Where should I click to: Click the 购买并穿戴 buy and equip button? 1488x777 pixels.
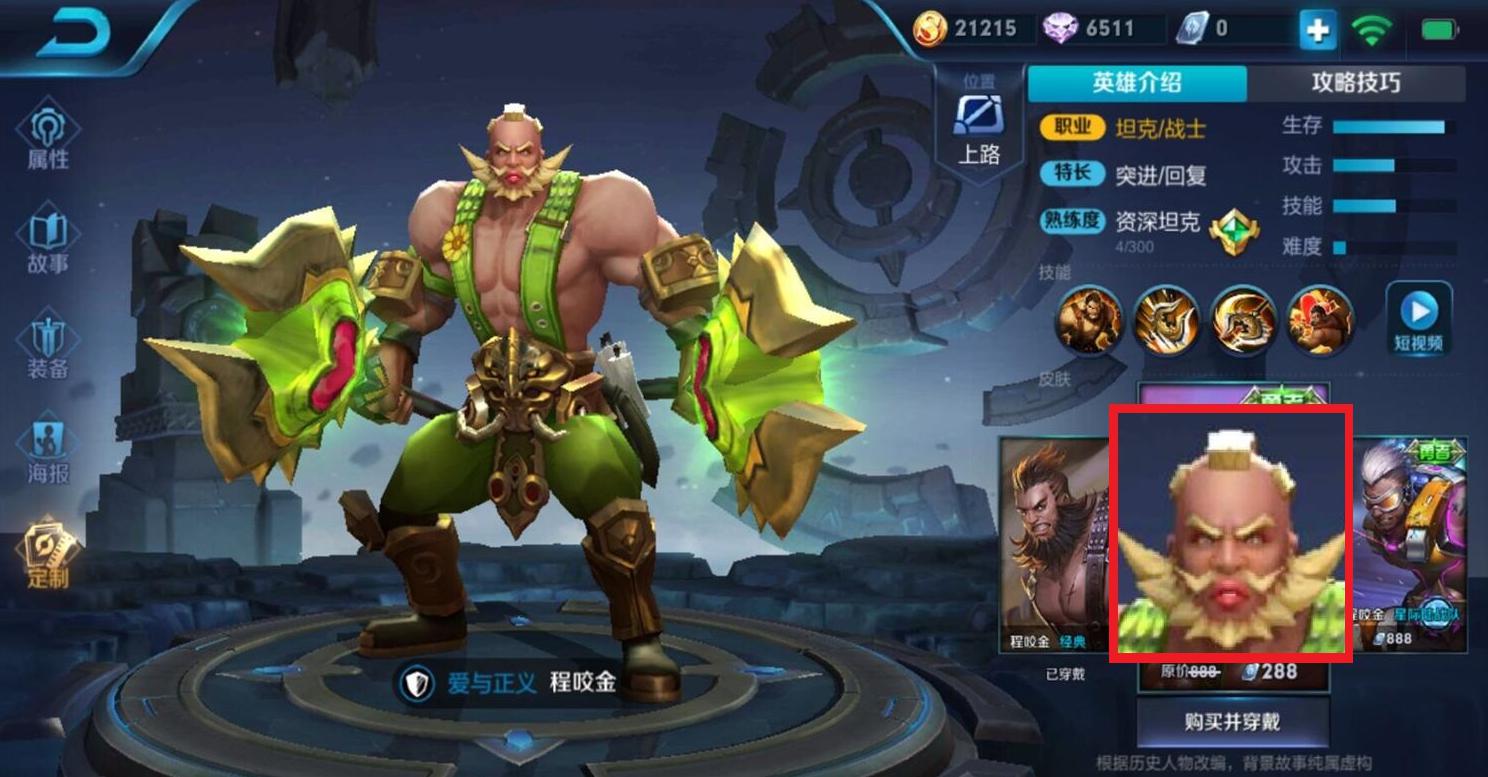pyautogui.click(x=1232, y=722)
